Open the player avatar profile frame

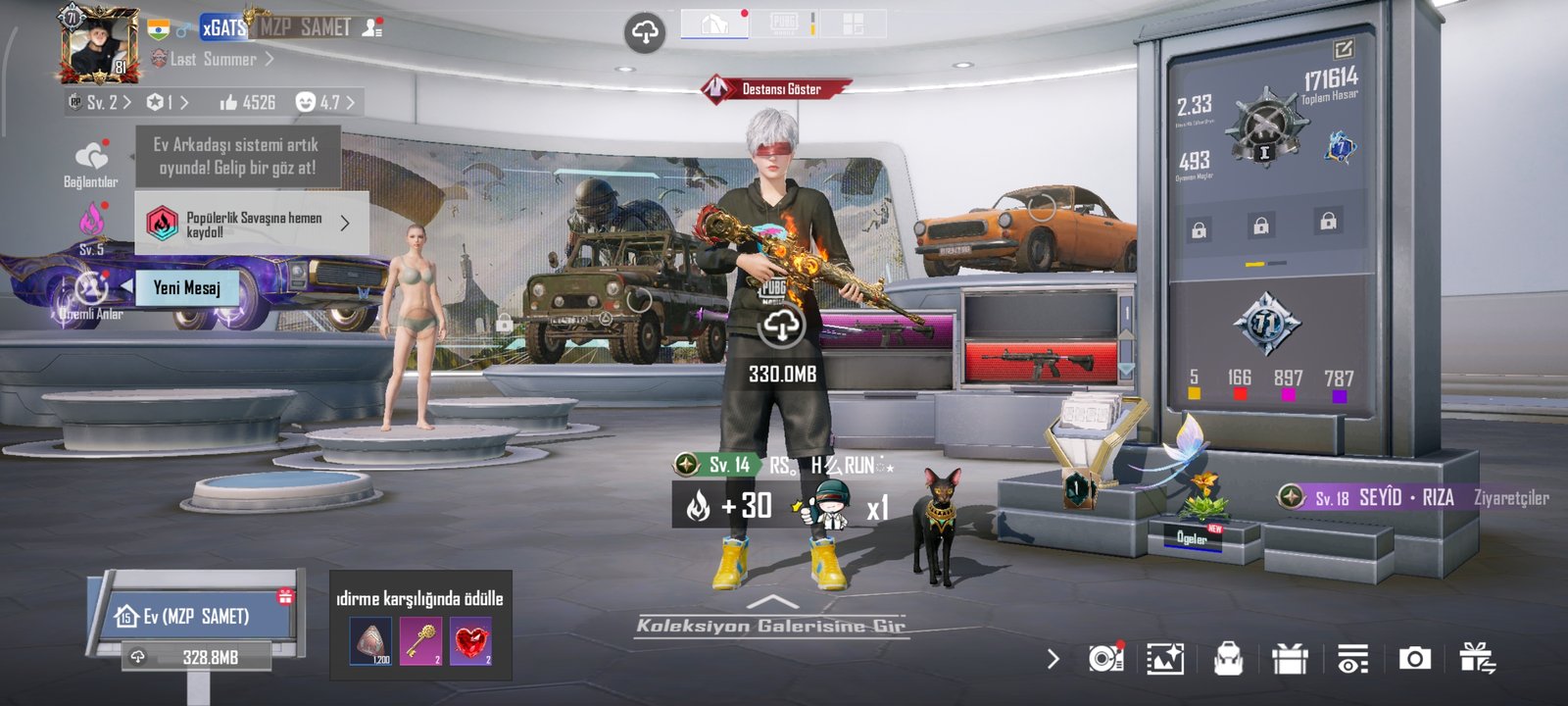[x=98, y=44]
